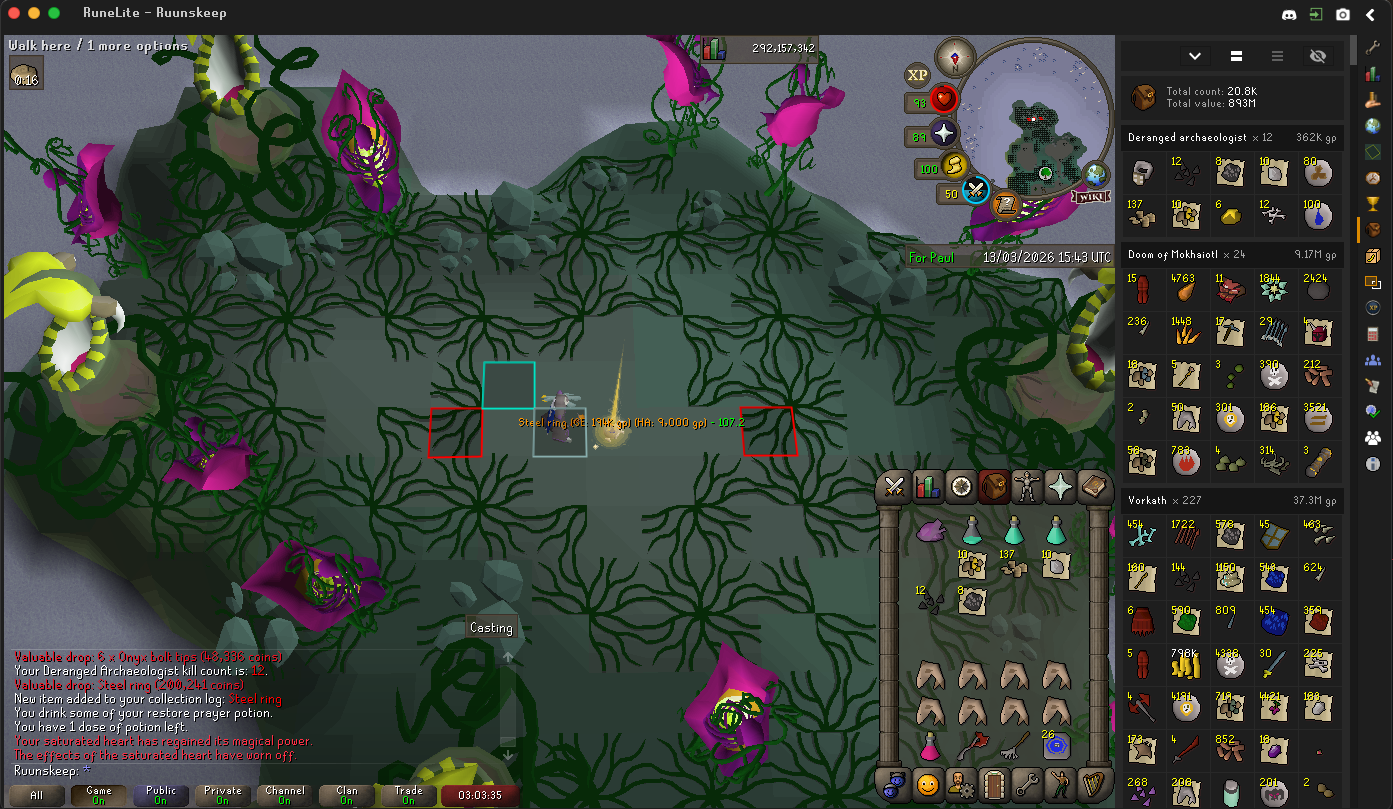Click the compass to face north
1393x809 pixels.
click(x=955, y=57)
